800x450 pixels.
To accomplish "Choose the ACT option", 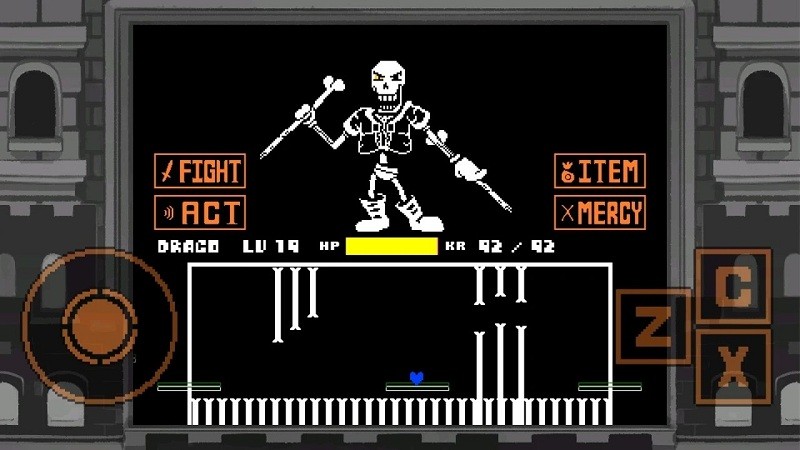I will pyautogui.click(x=200, y=212).
